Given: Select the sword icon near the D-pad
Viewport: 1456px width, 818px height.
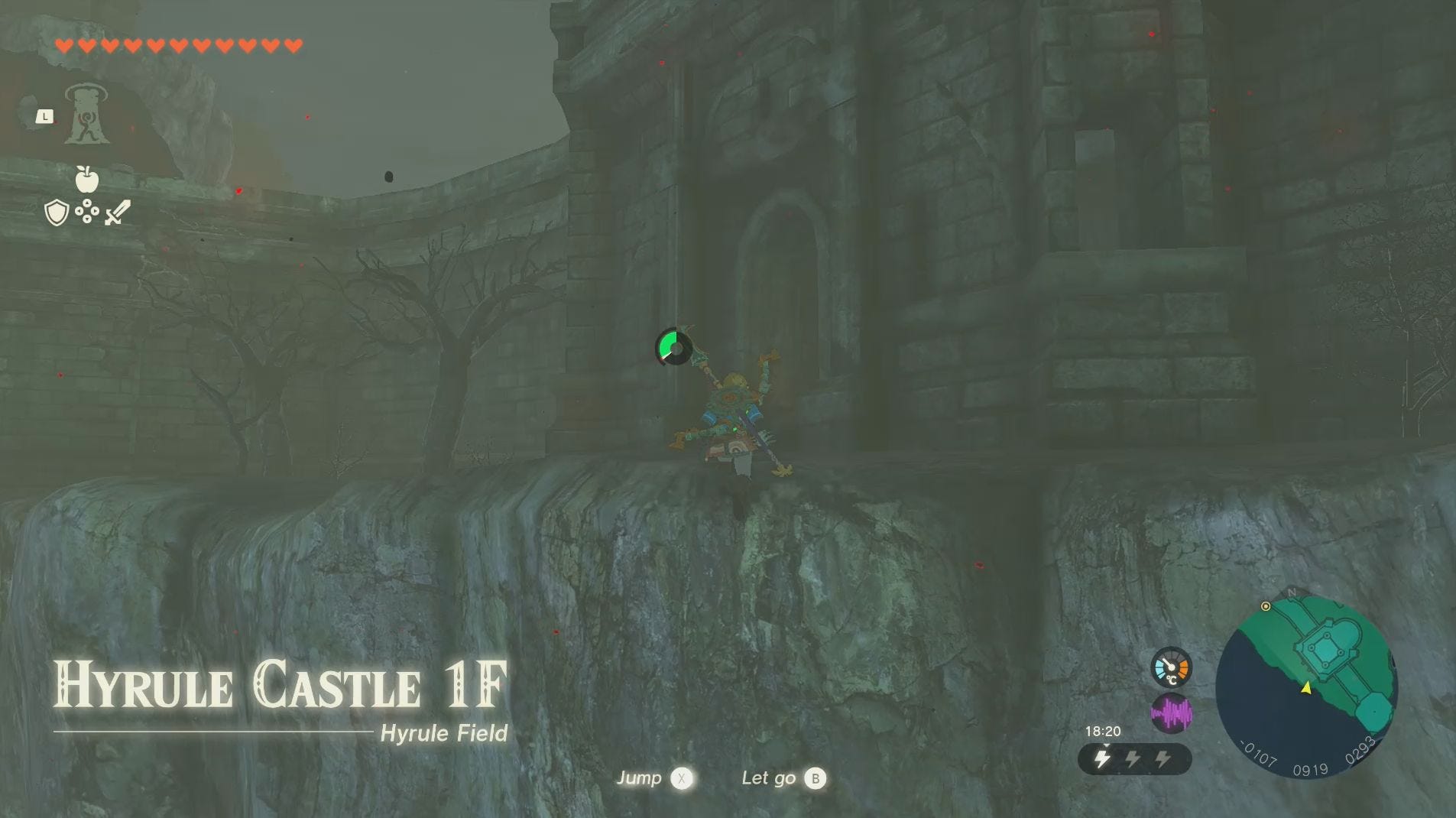Looking at the screenshot, I should [x=117, y=210].
